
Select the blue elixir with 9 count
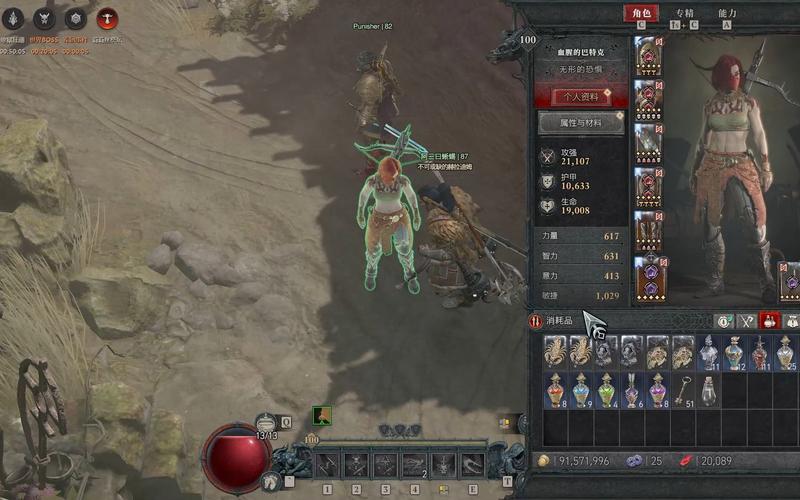(x=580, y=390)
